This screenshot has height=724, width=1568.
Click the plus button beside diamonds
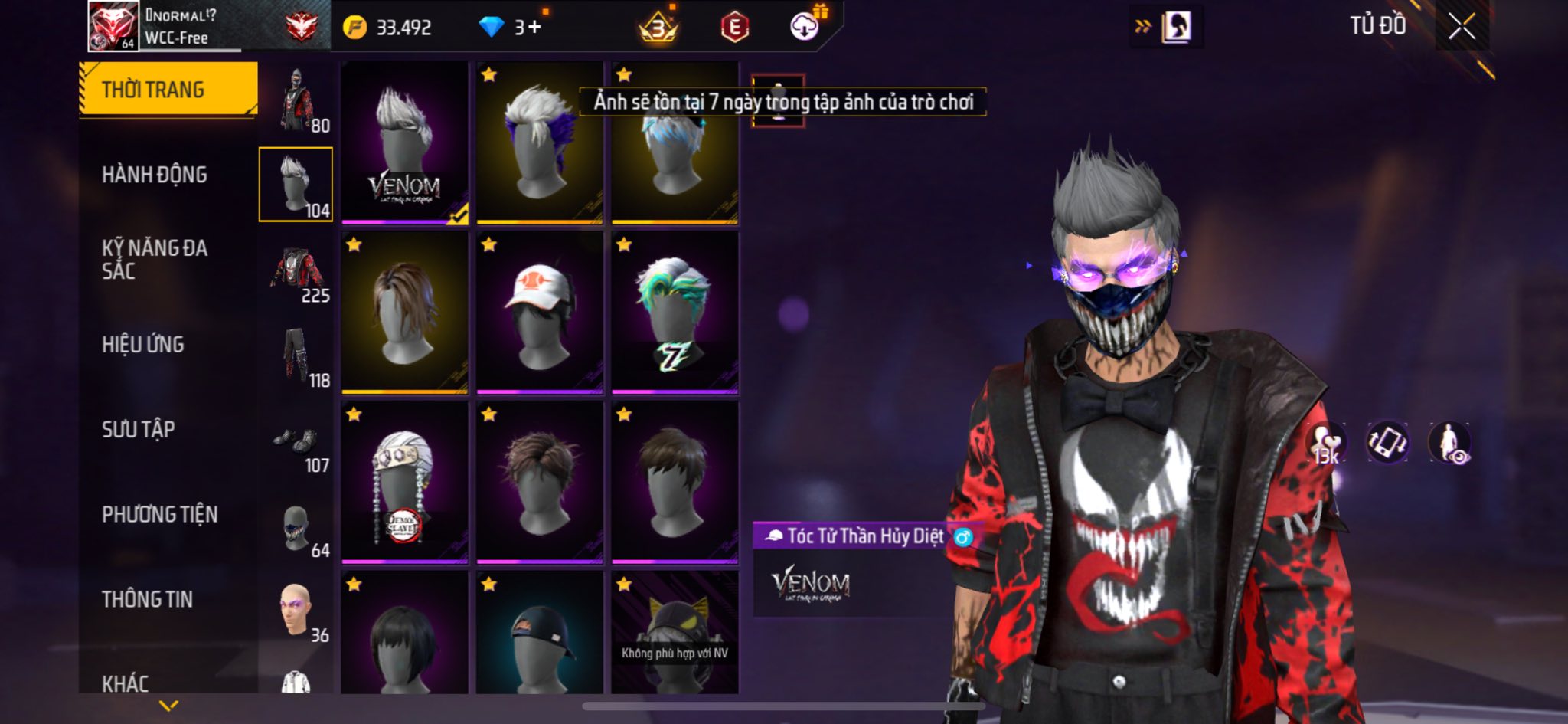click(534, 28)
